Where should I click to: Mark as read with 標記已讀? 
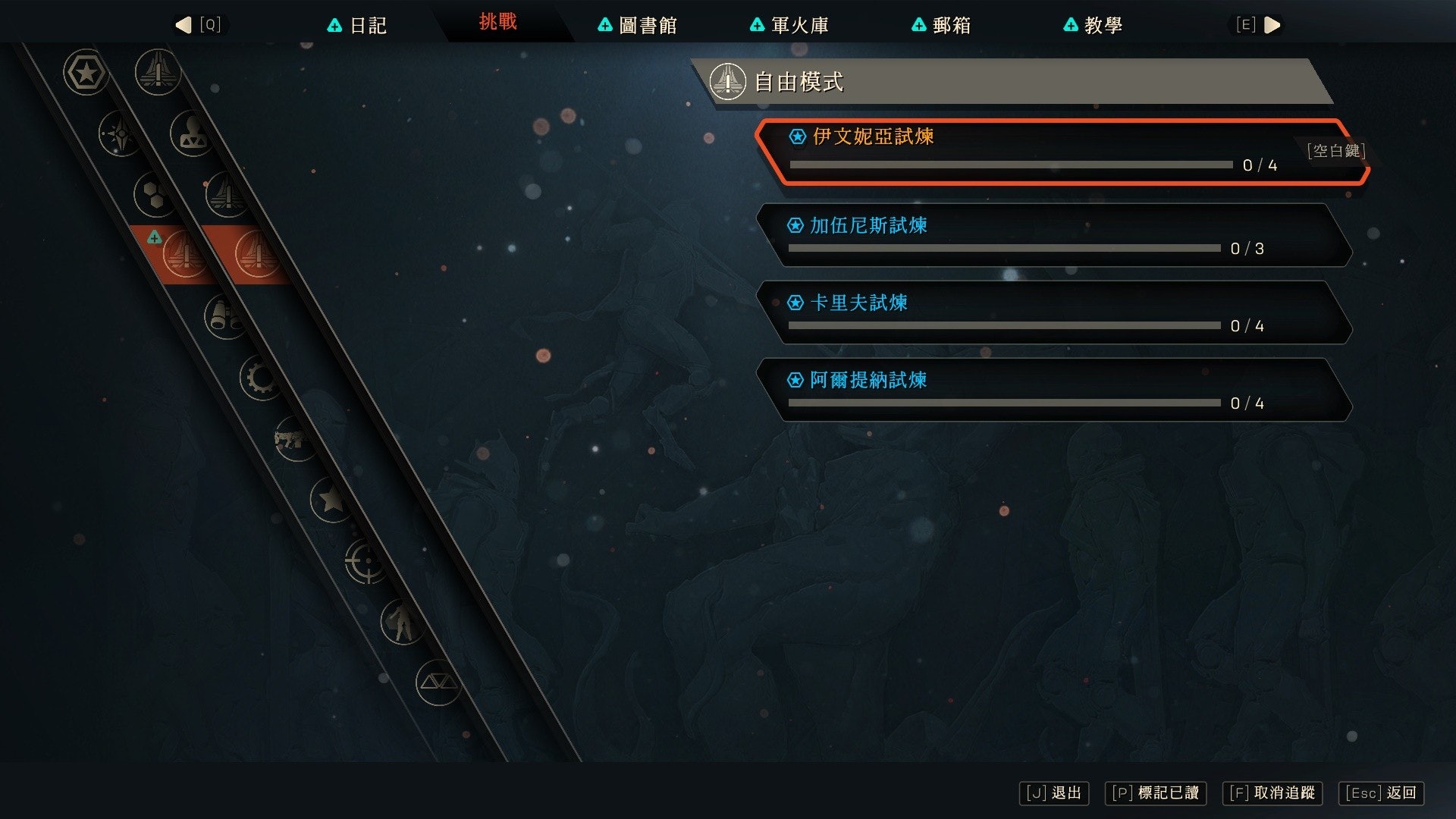click(x=1155, y=793)
